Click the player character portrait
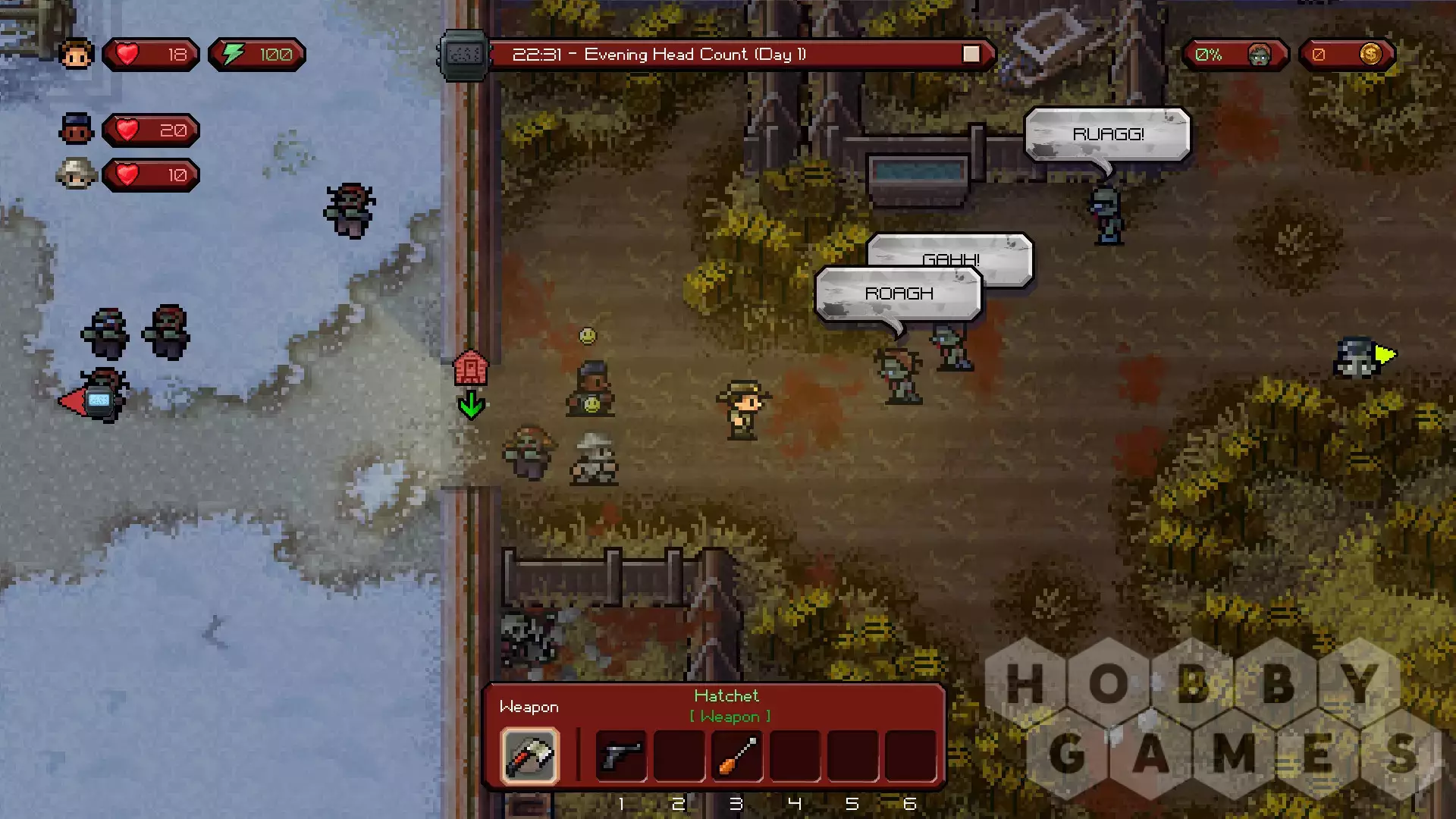 point(76,55)
